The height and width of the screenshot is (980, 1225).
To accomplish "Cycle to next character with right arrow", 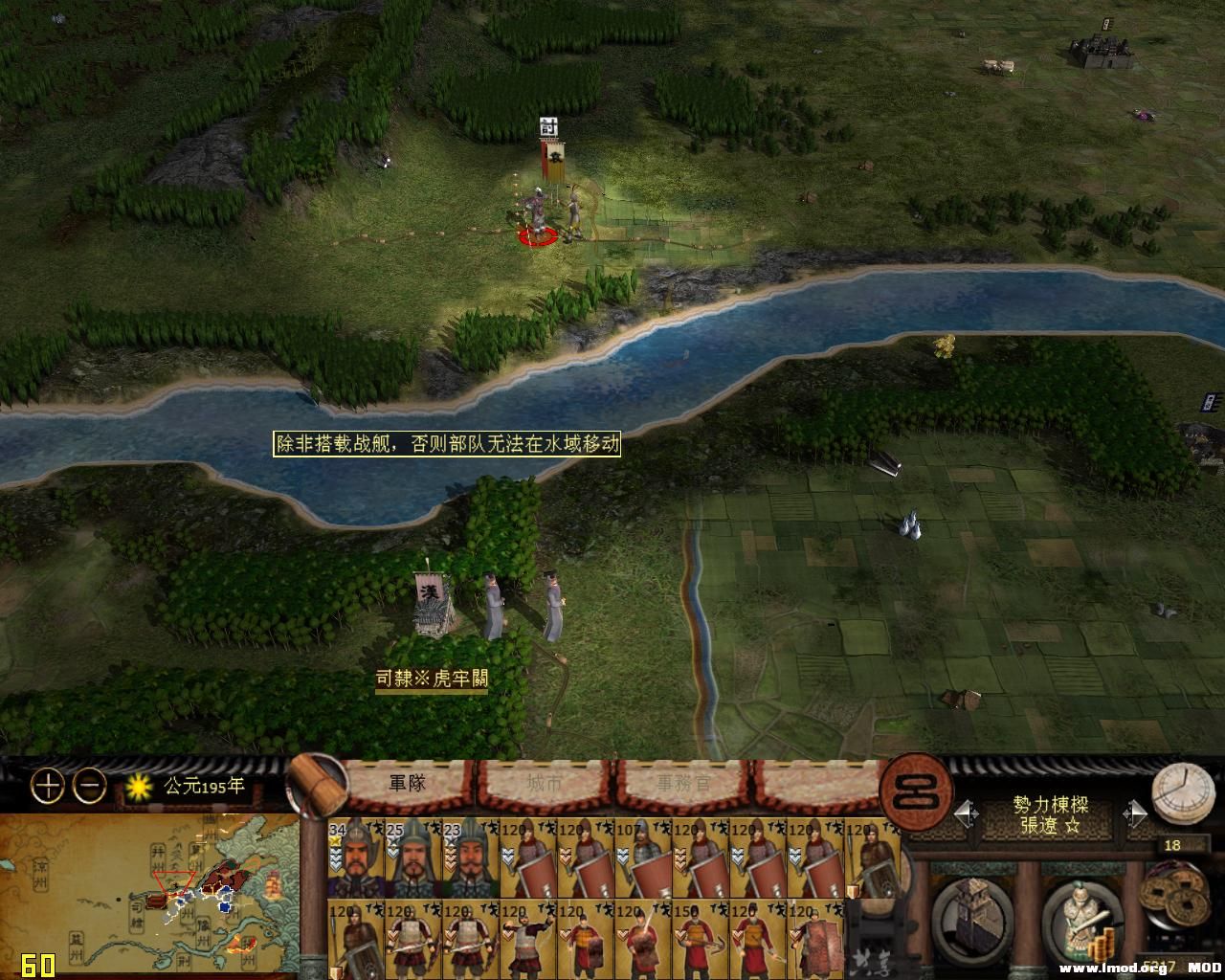I will (x=1134, y=813).
